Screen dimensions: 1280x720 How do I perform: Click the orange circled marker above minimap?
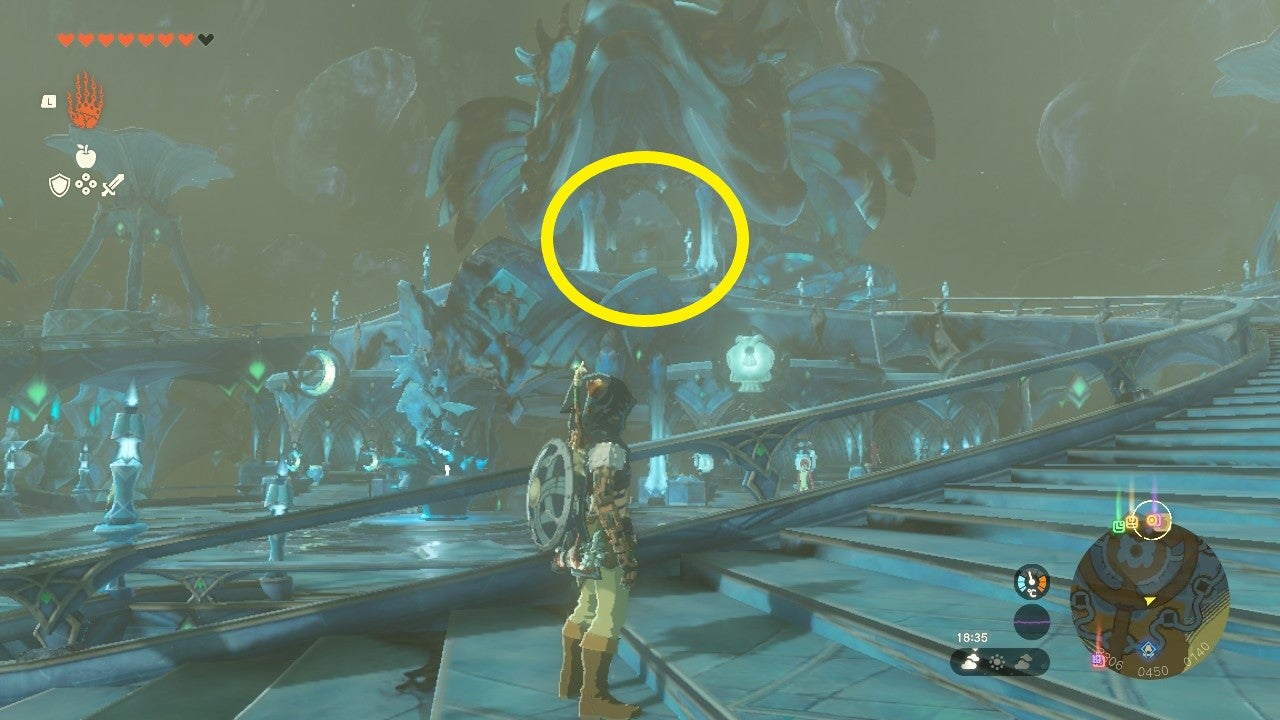pos(1154,520)
